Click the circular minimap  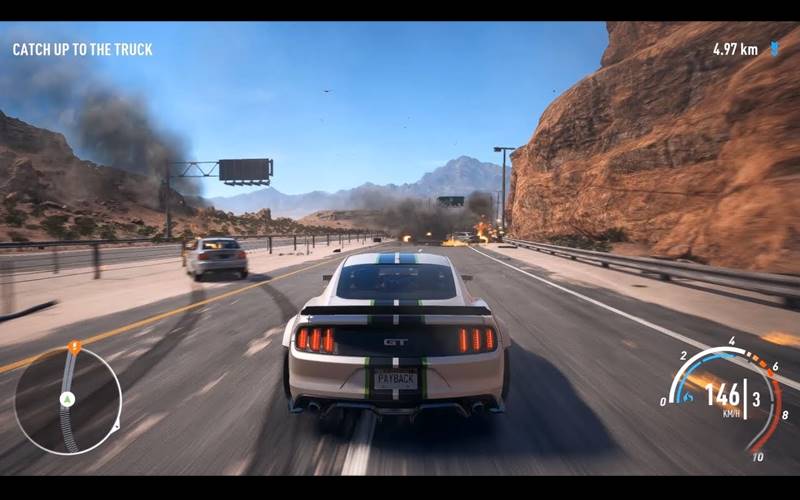click(67, 400)
